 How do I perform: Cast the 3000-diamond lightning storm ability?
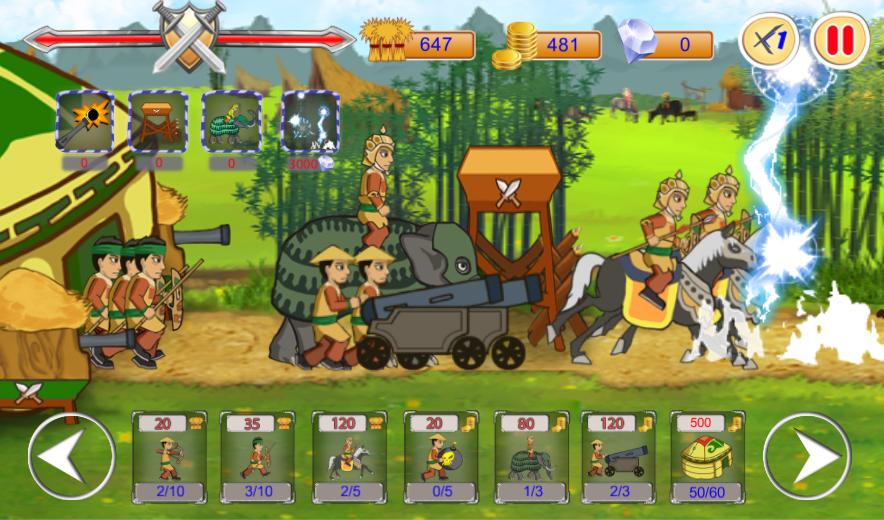[x=309, y=121]
